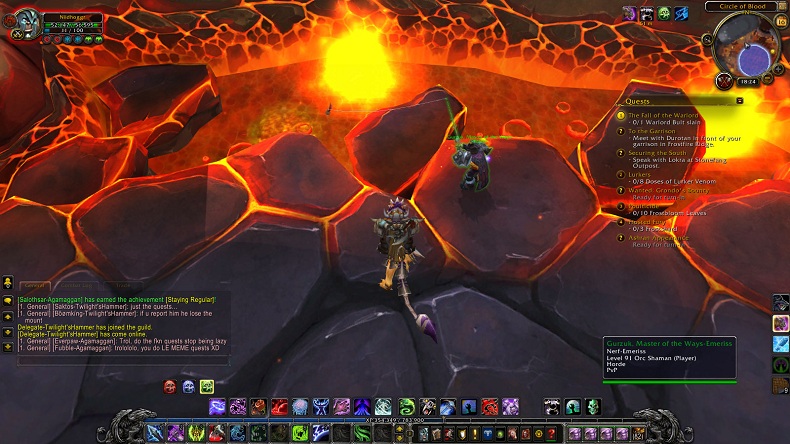This screenshot has width=790, height=444.
Task: Open the To the Garrison quest entry
Action: click(651, 131)
